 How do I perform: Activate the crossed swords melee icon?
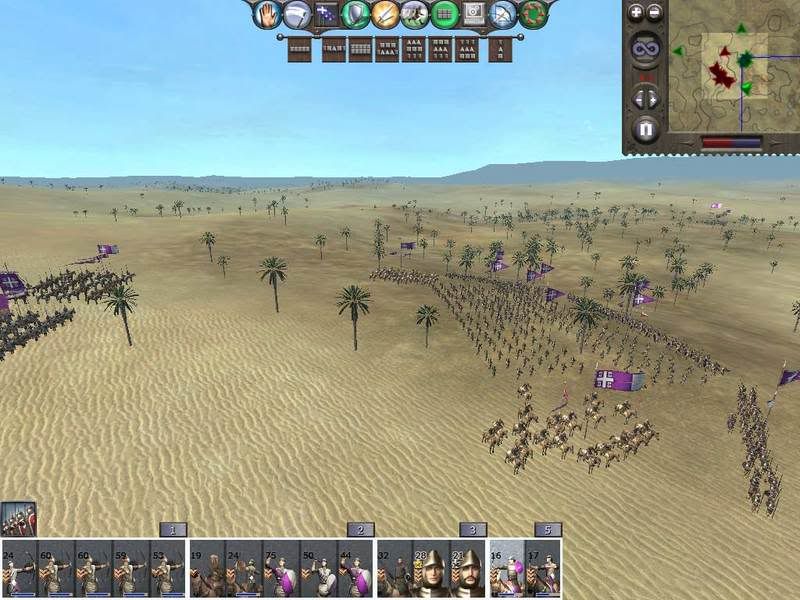click(x=385, y=14)
